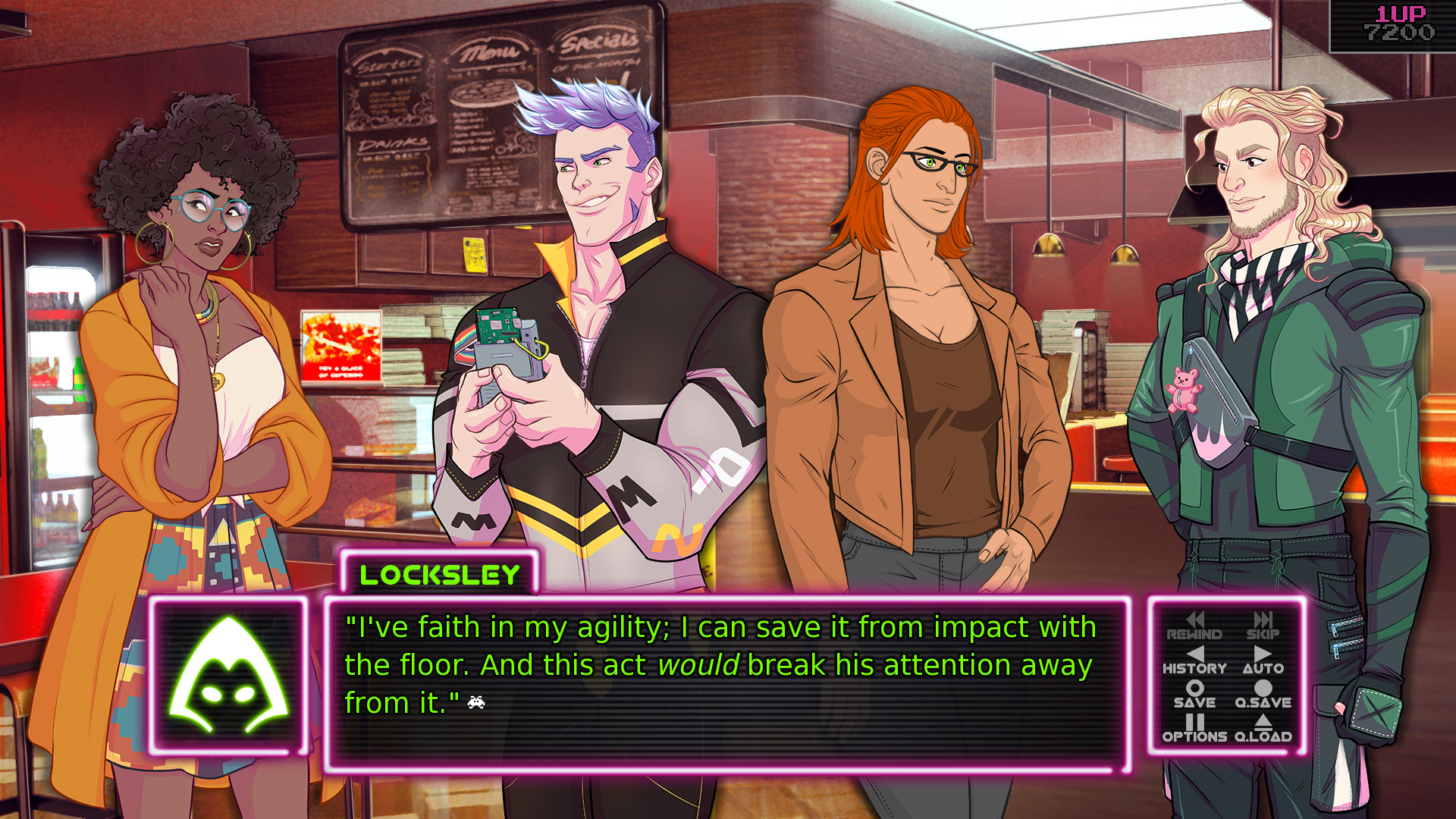Click the Q.SAVE filled-circle icon
This screenshot has height=819, width=1456.
(1263, 688)
